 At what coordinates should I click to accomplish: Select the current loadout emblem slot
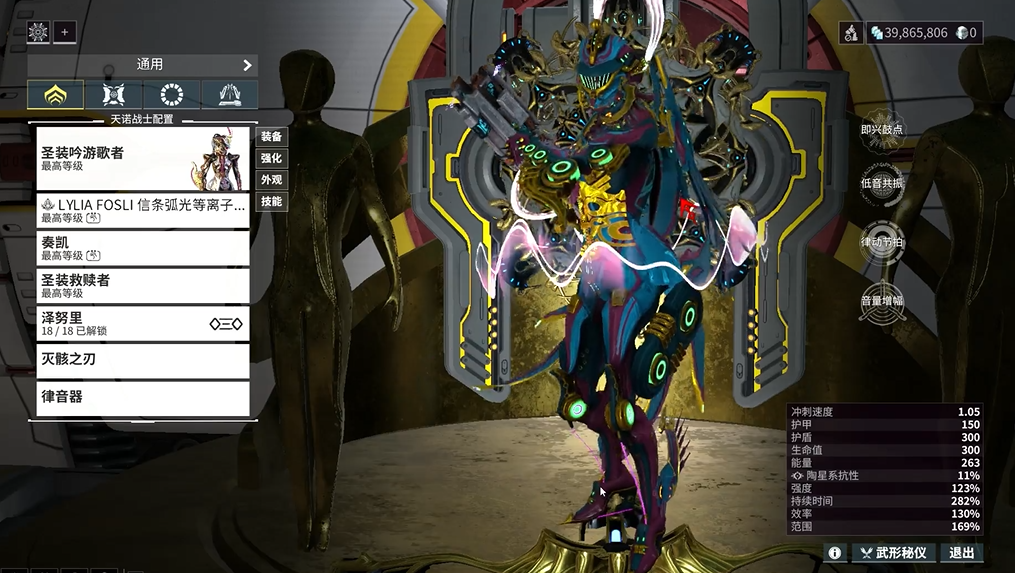point(38,32)
